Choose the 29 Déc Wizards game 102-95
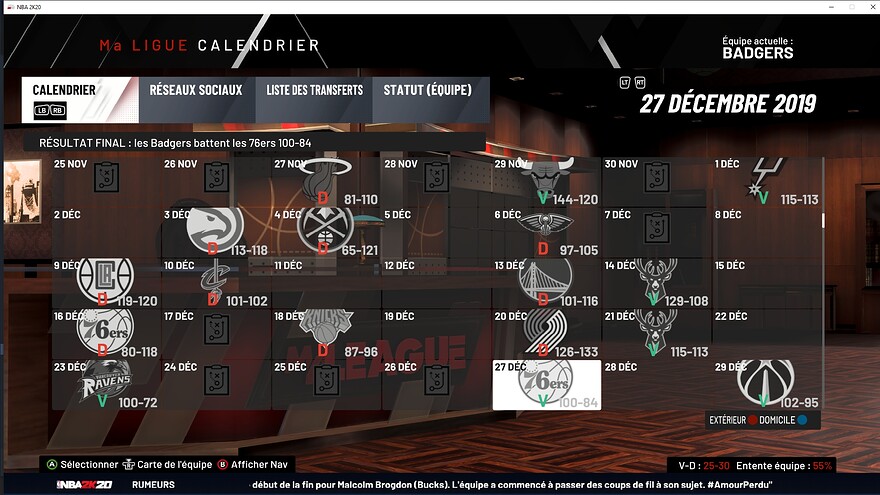 (766, 383)
